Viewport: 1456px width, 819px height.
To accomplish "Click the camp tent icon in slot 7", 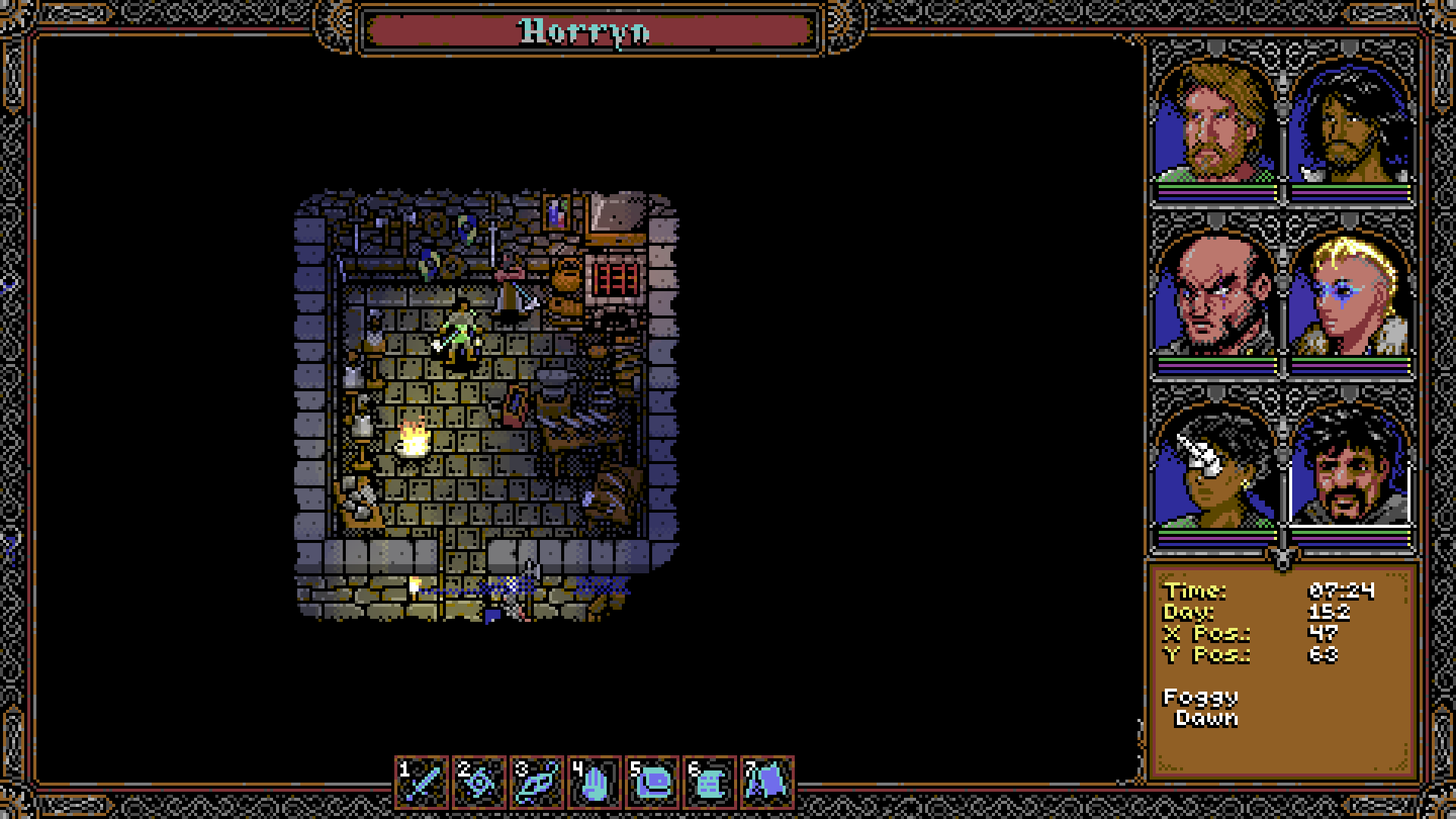I will point(767,781).
